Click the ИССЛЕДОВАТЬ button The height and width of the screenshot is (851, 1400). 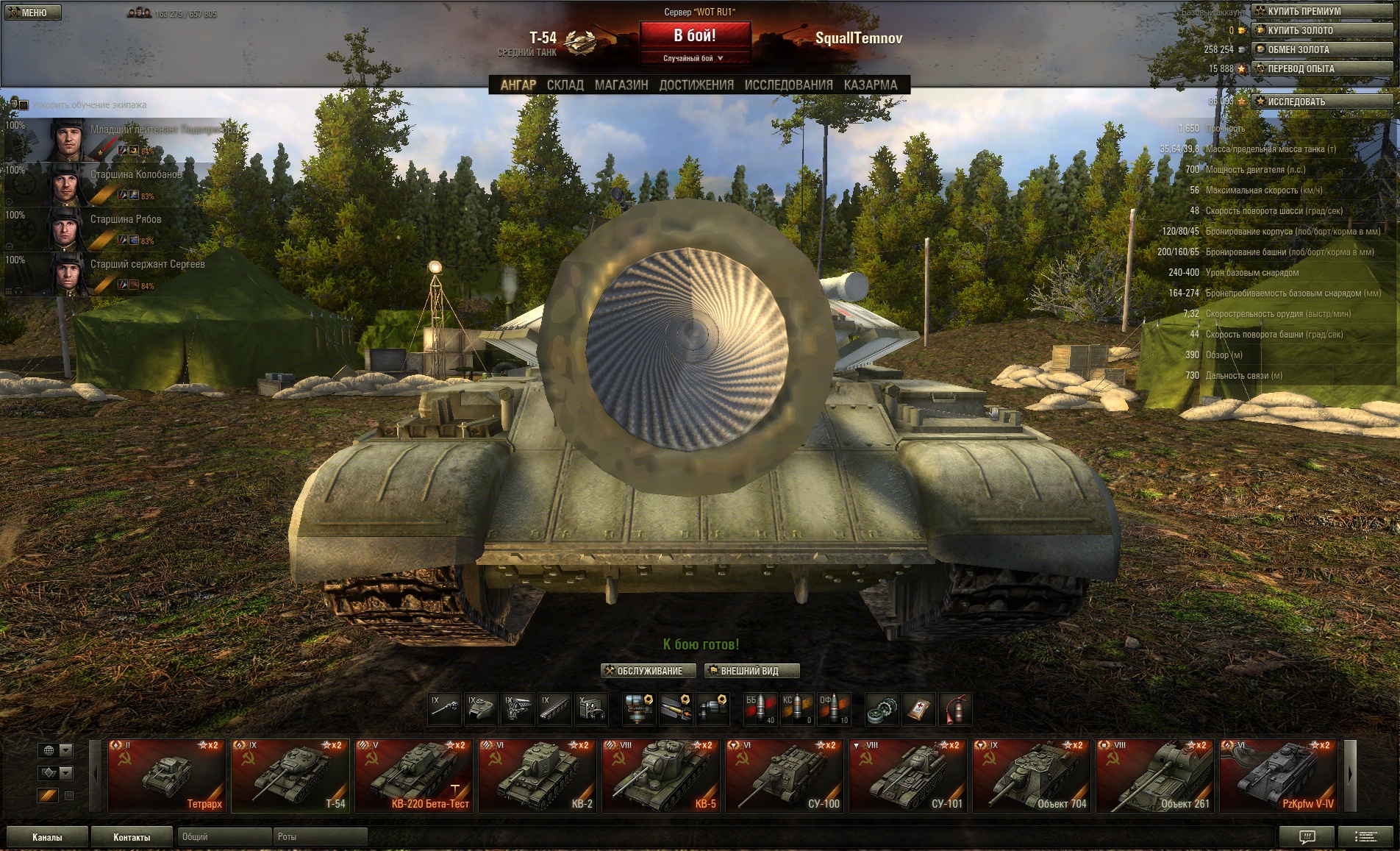1321,102
